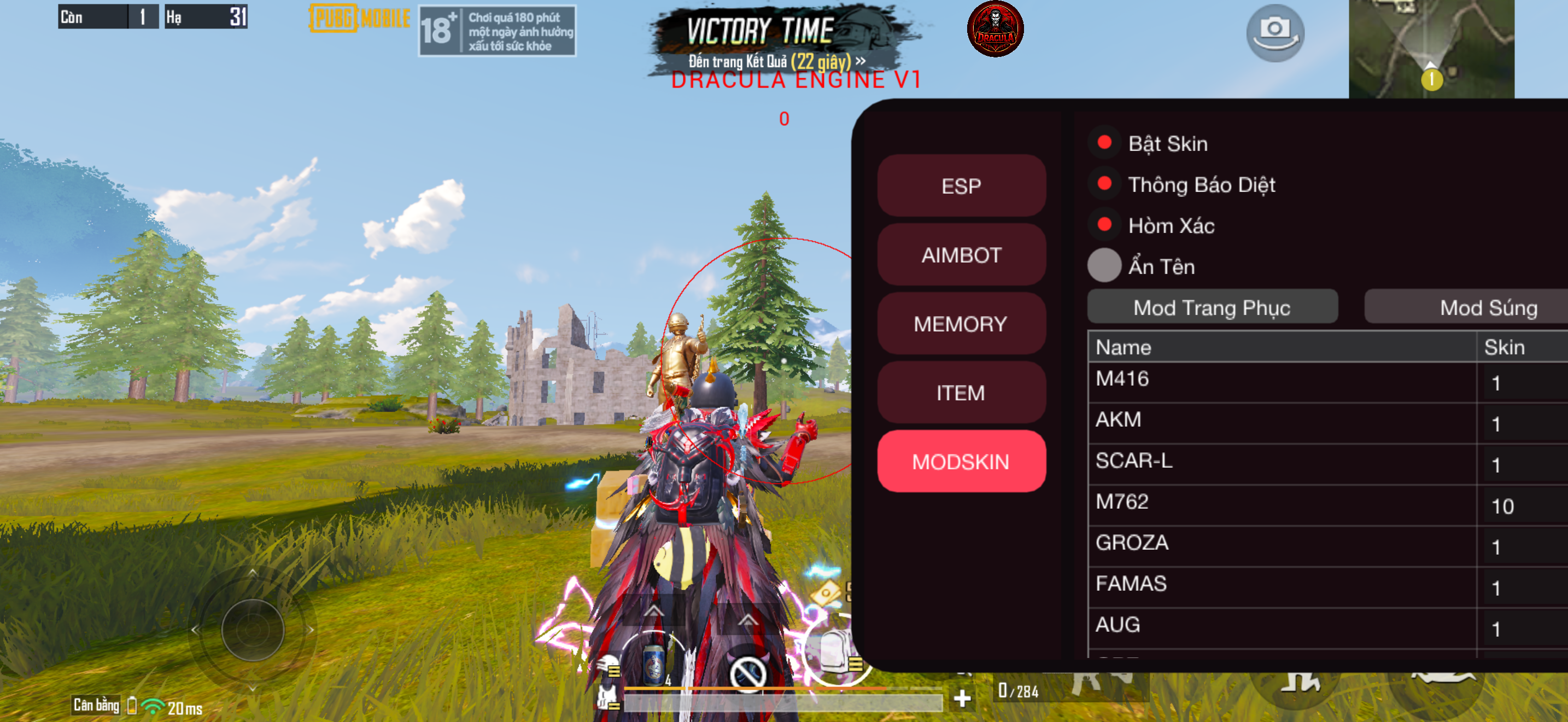Open the ITEM section
Image resolution: width=1568 pixels, height=722 pixels.
tap(961, 392)
